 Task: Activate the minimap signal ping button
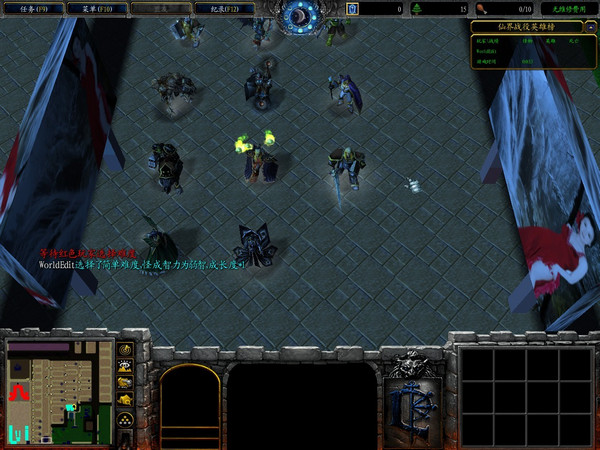click(x=127, y=350)
